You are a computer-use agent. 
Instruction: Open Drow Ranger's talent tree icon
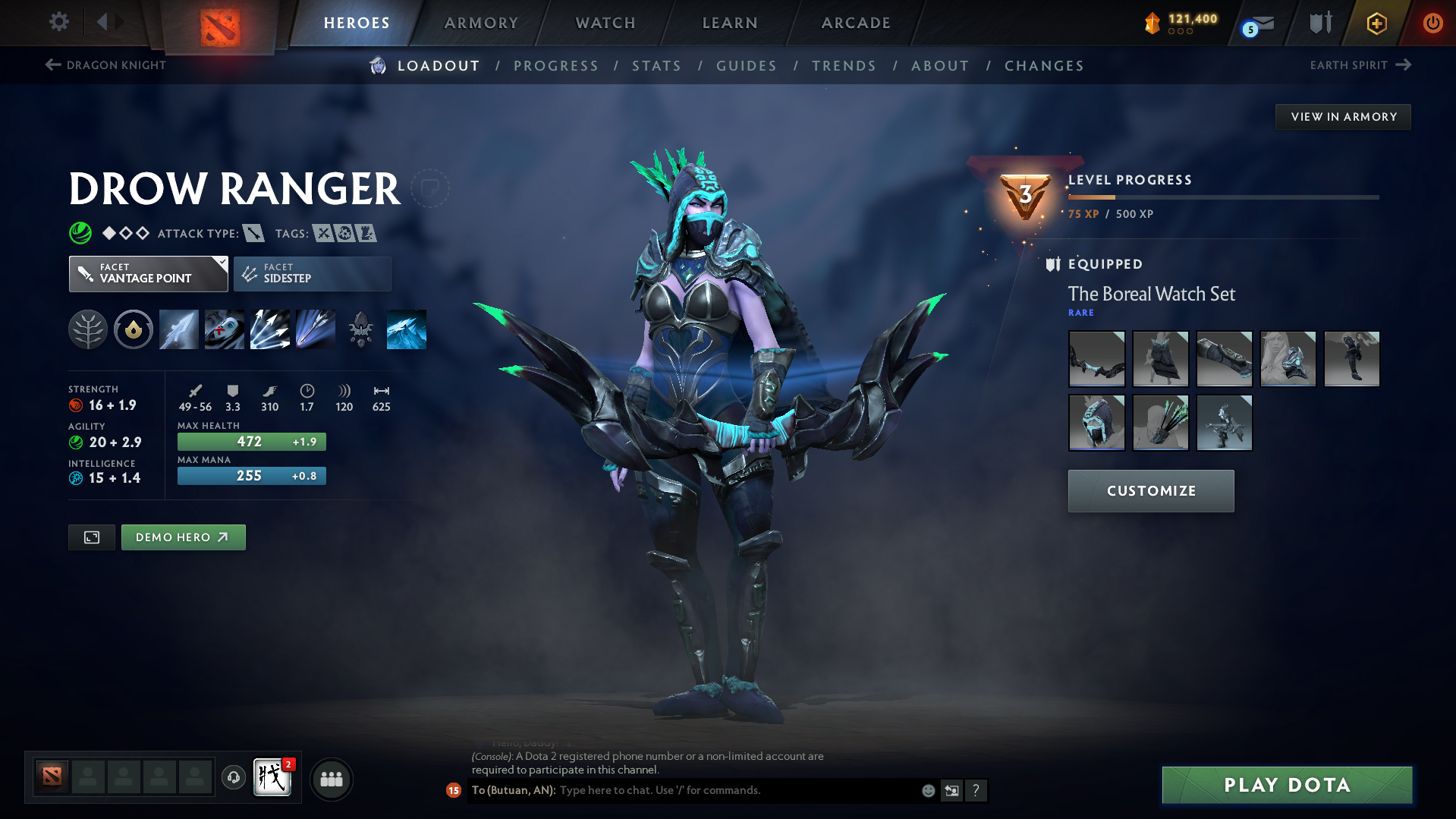click(x=88, y=329)
